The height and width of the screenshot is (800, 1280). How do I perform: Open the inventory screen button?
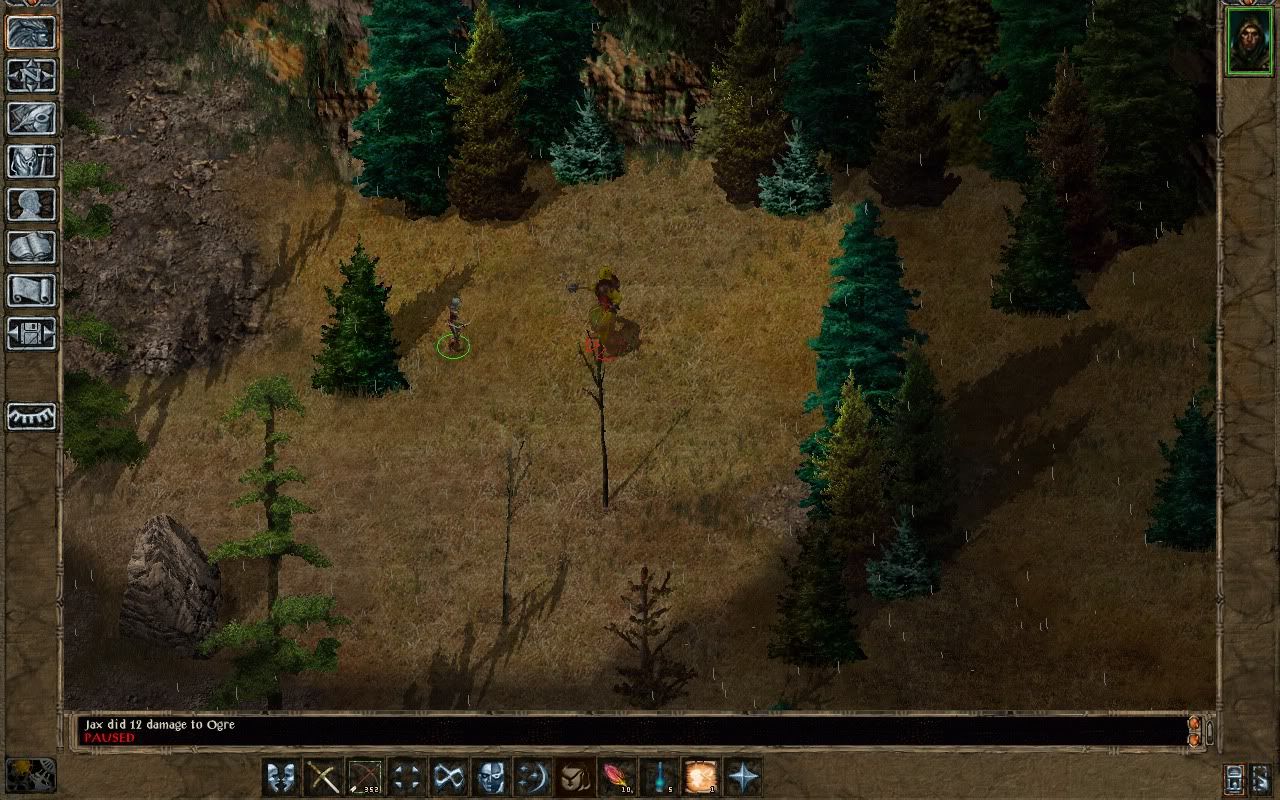[32, 162]
